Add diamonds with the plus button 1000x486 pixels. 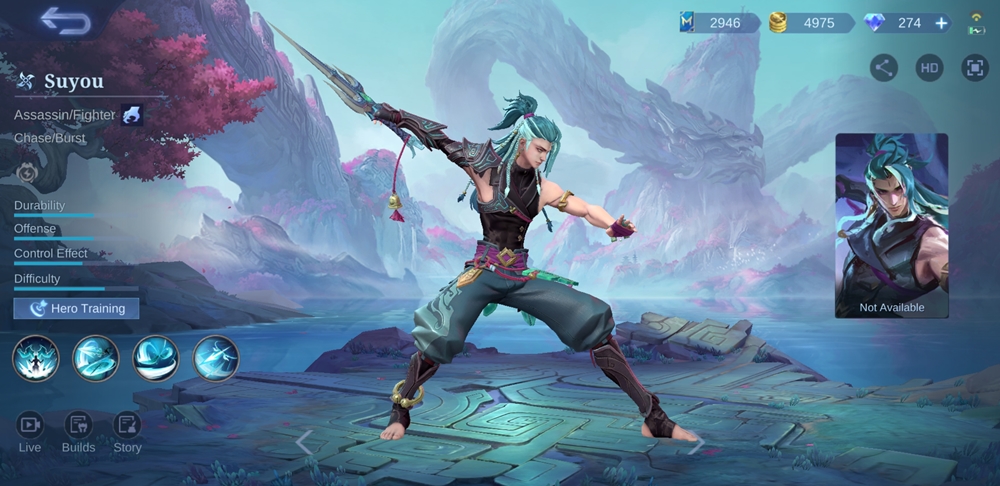pyautogui.click(x=941, y=23)
